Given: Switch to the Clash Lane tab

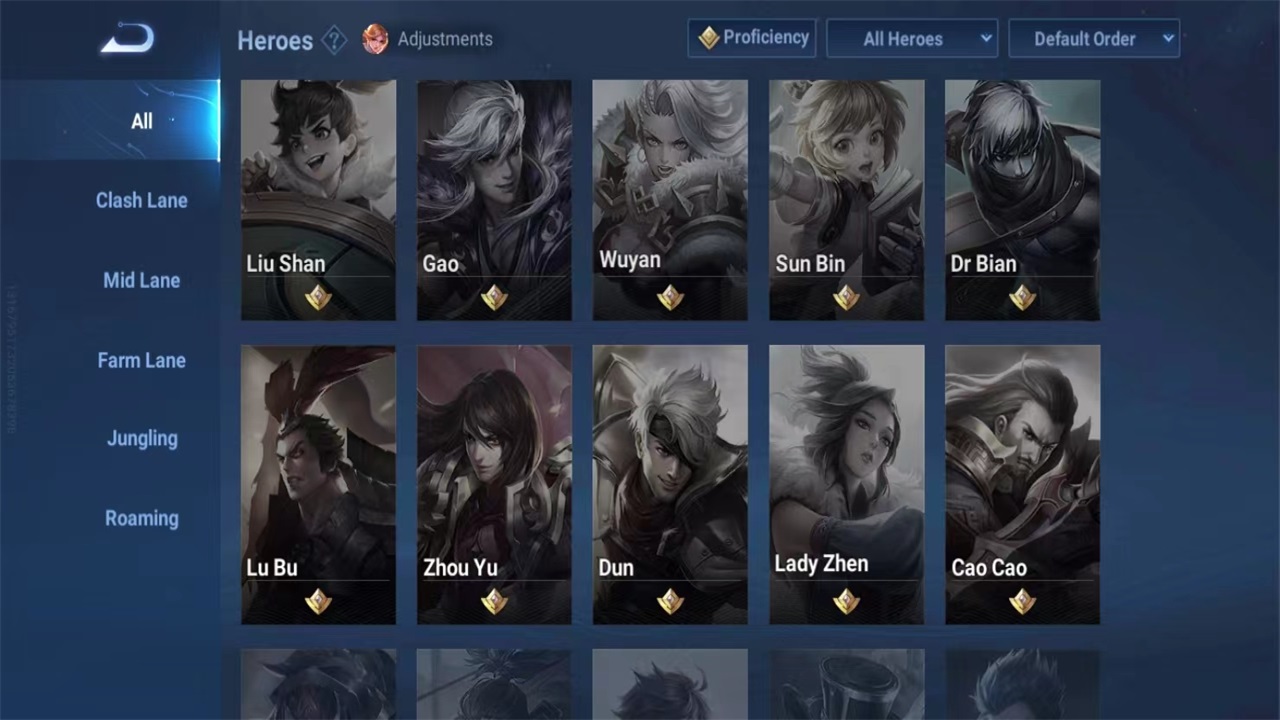Looking at the screenshot, I should tap(141, 200).
